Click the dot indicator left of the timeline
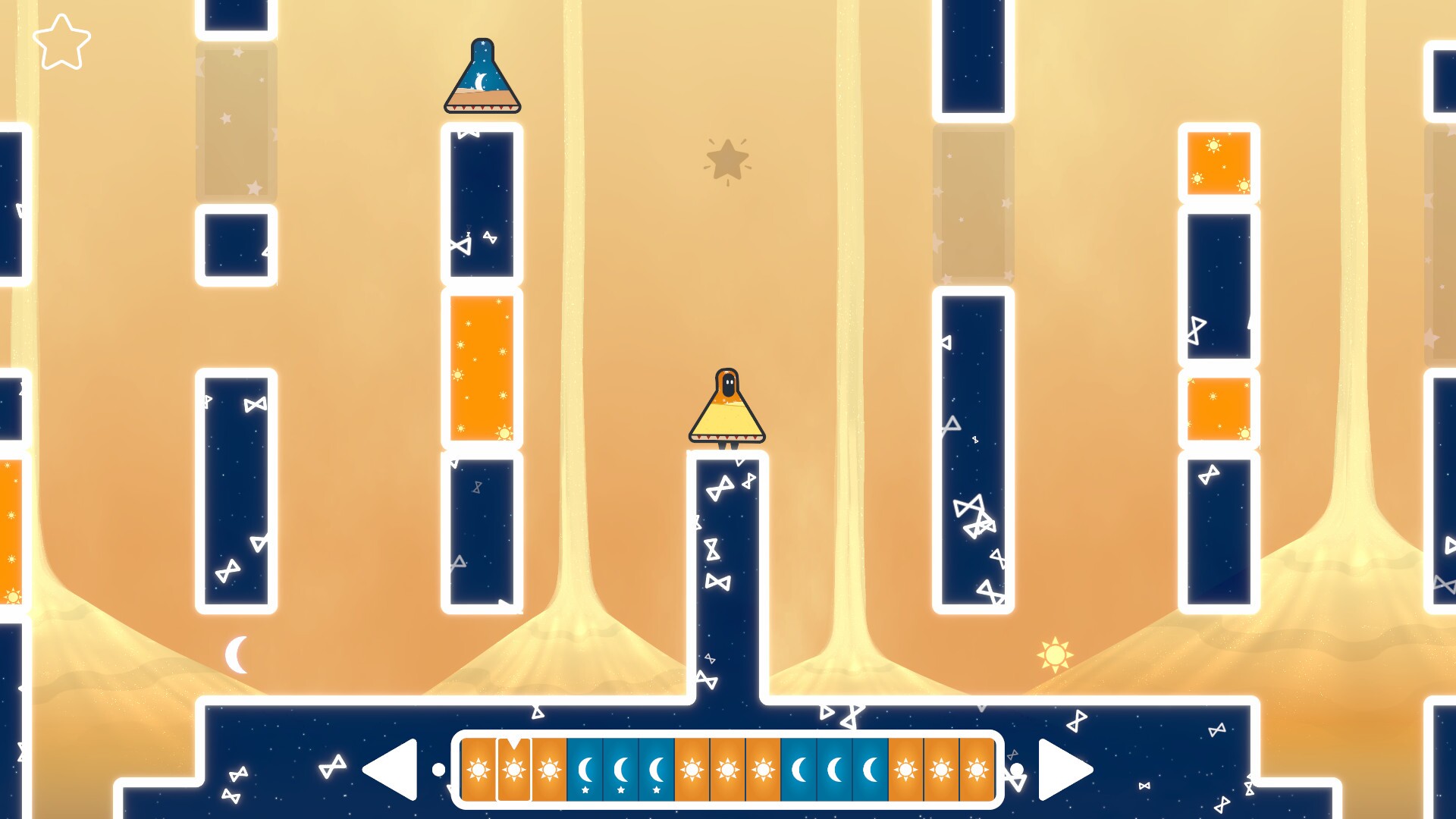1456x819 pixels. tap(440, 768)
